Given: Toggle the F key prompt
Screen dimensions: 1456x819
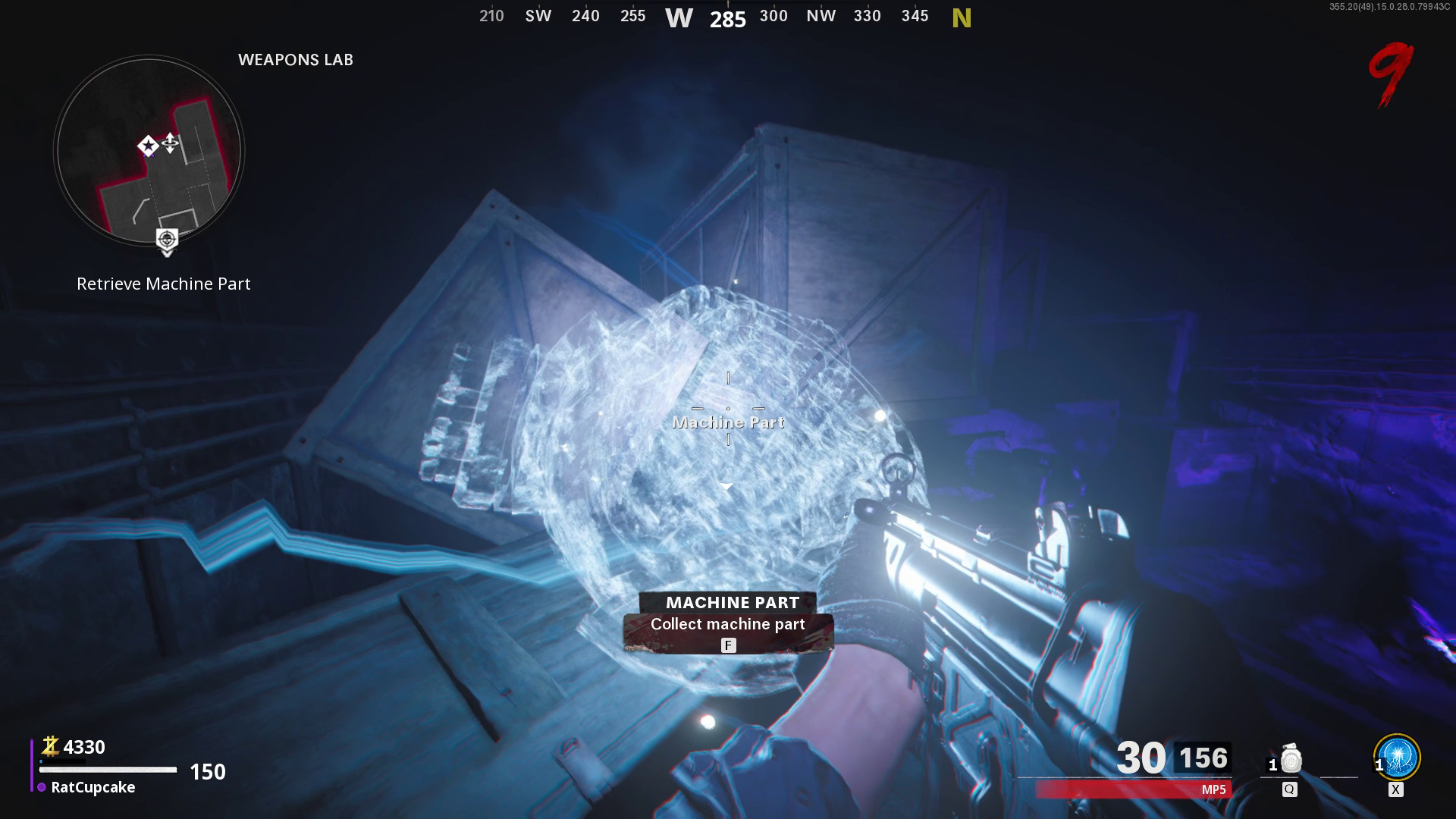Looking at the screenshot, I should 727,645.
